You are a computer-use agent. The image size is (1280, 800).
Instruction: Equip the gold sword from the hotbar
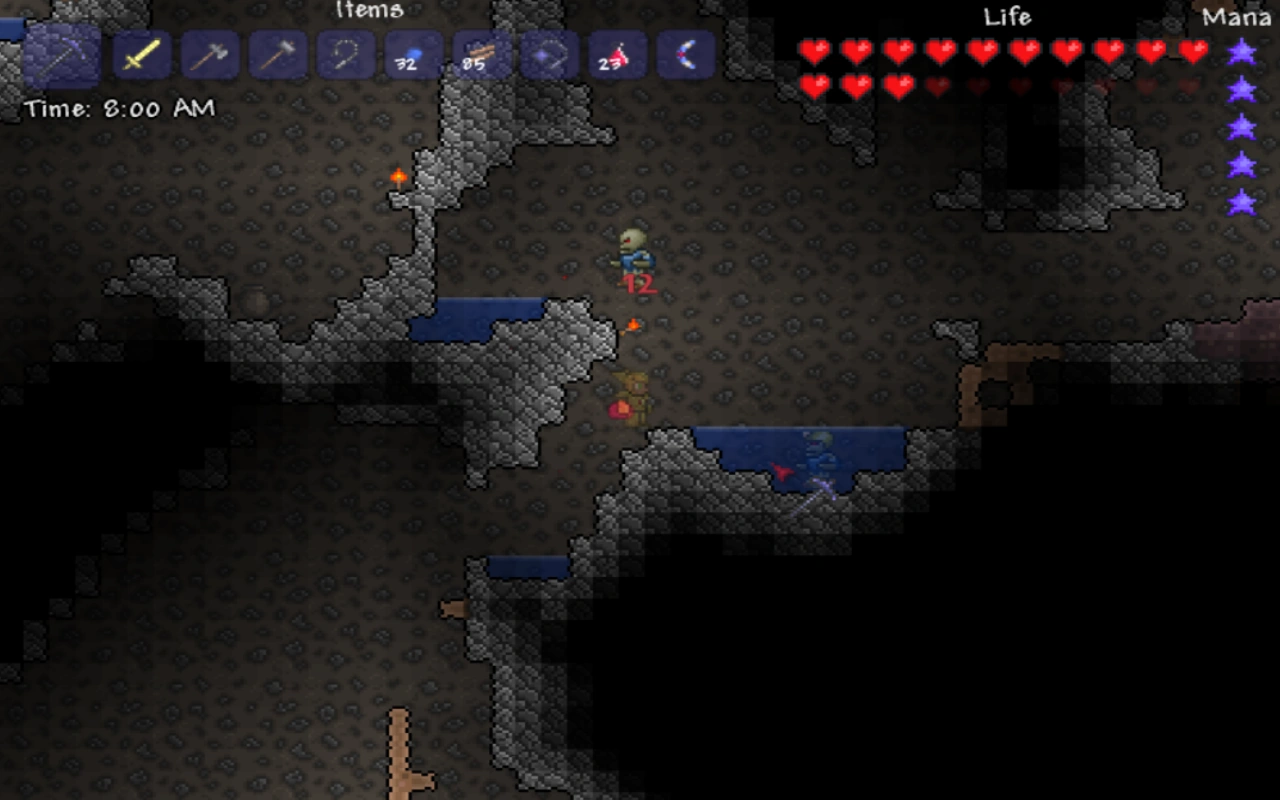coord(142,55)
